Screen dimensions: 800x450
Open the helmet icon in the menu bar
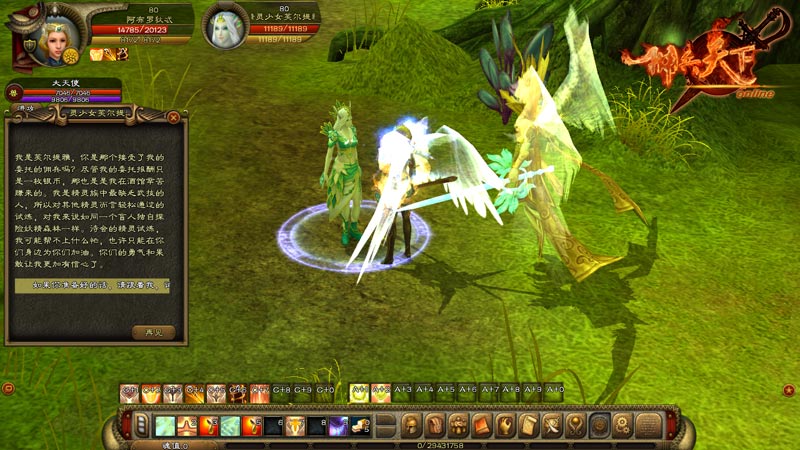click(x=411, y=426)
